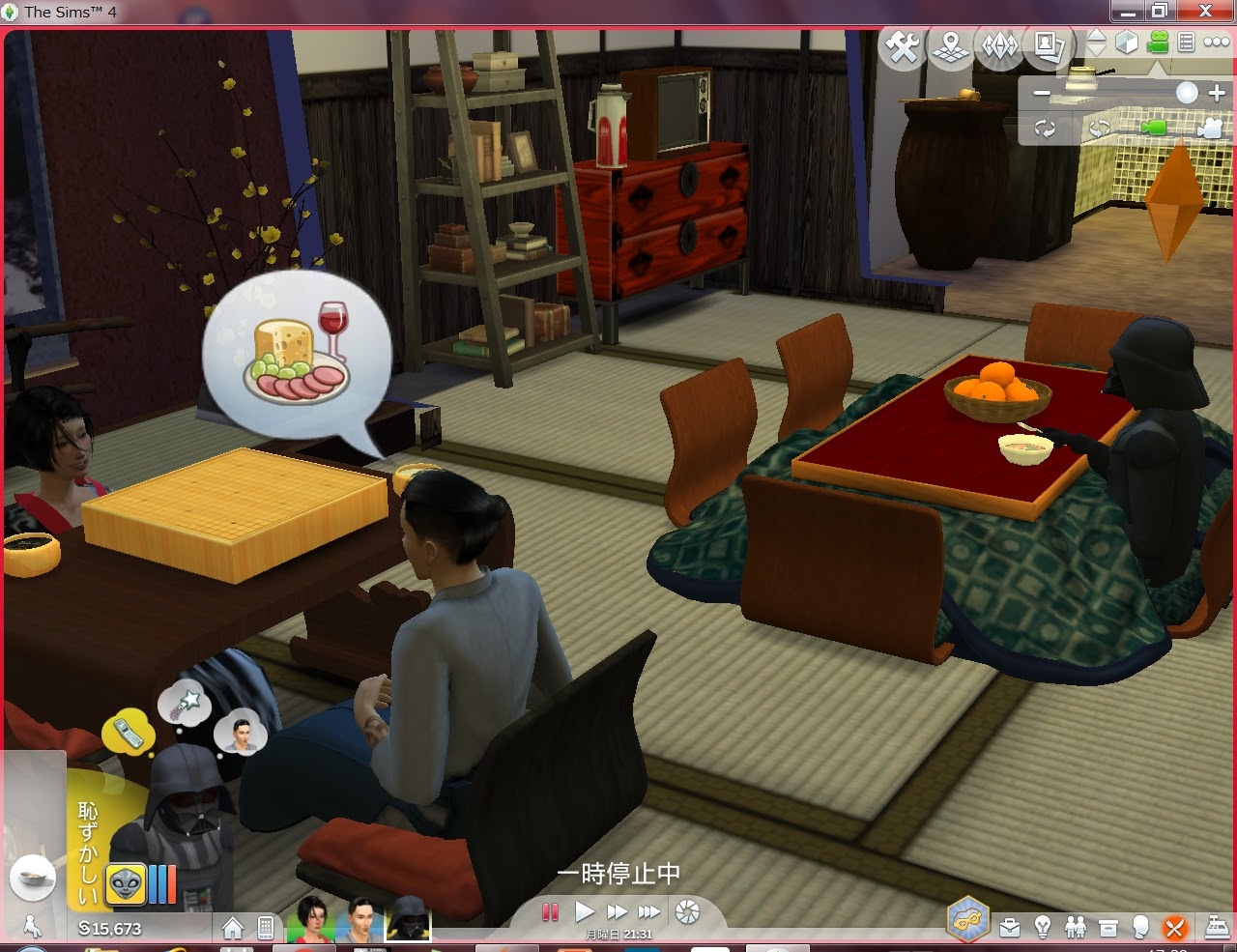Open the skills lightbulb panel
The width and height of the screenshot is (1237, 952).
coord(1043,929)
